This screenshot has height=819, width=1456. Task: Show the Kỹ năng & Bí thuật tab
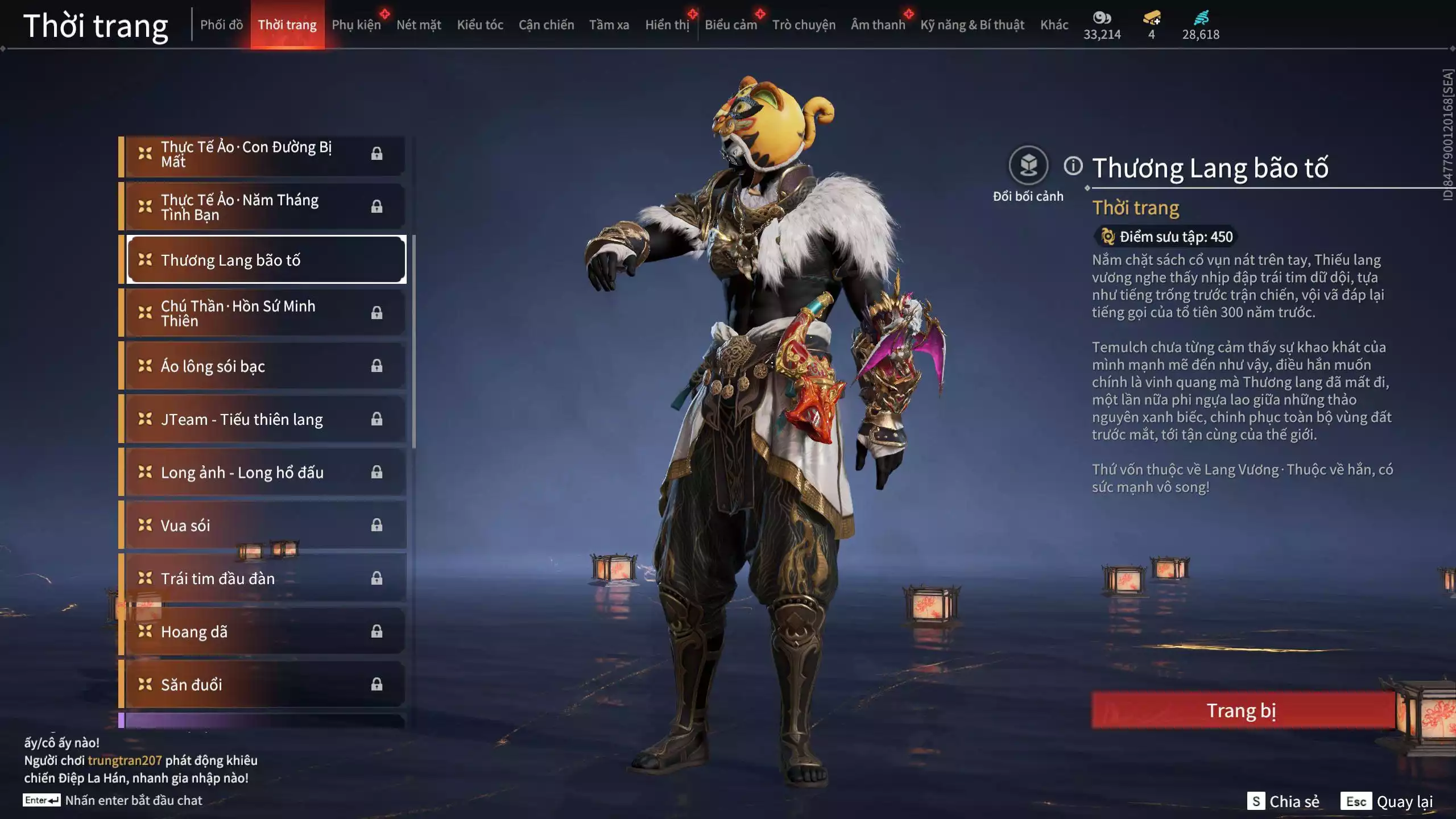click(x=972, y=25)
